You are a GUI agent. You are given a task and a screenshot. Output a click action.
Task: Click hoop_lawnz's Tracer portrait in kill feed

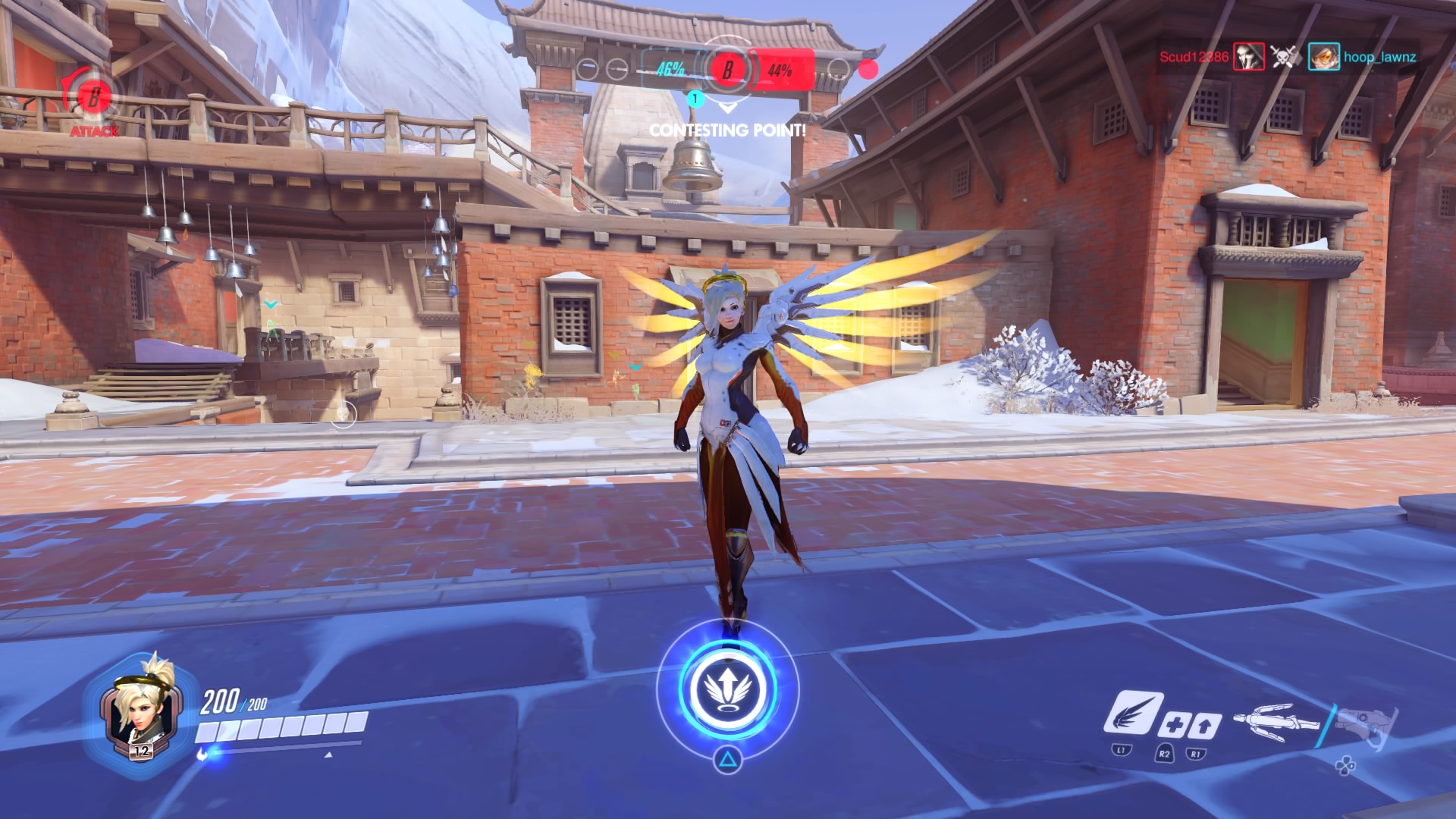(x=1323, y=57)
